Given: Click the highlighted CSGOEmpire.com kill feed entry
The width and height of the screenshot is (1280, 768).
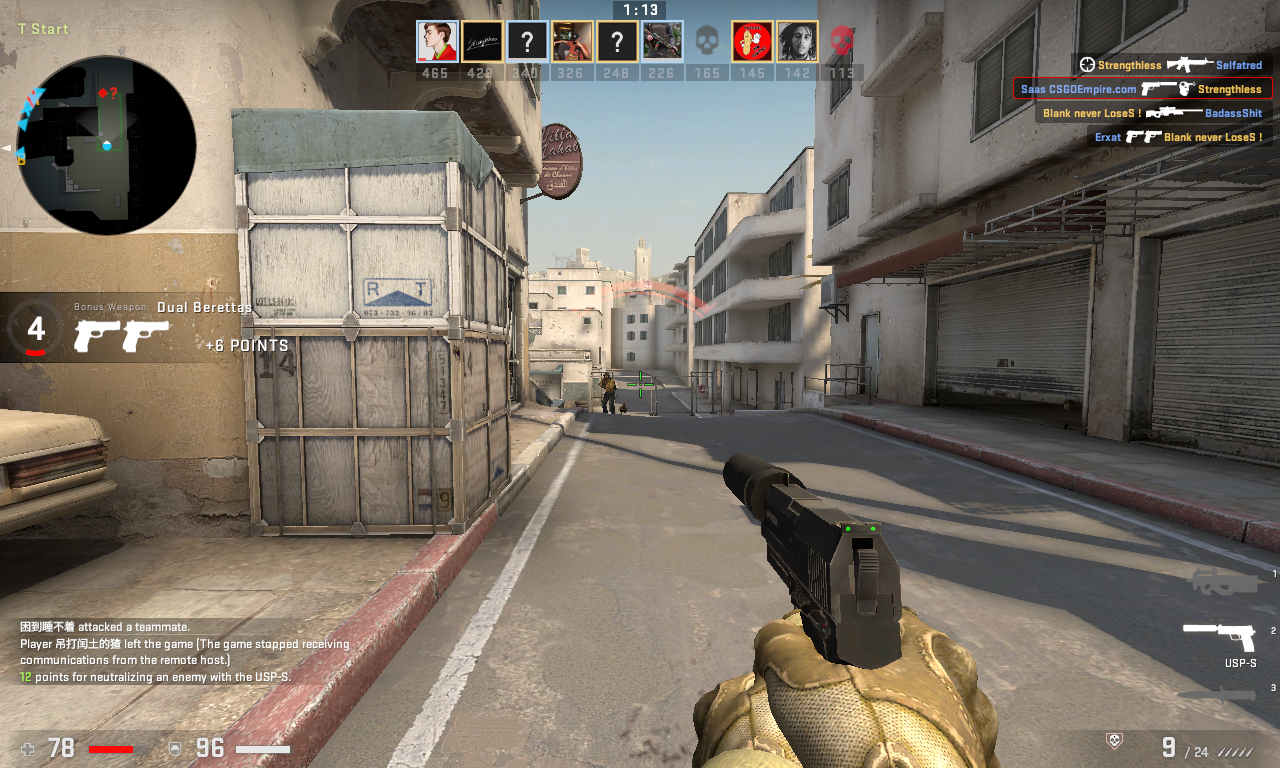Looking at the screenshot, I should coord(1142,89).
